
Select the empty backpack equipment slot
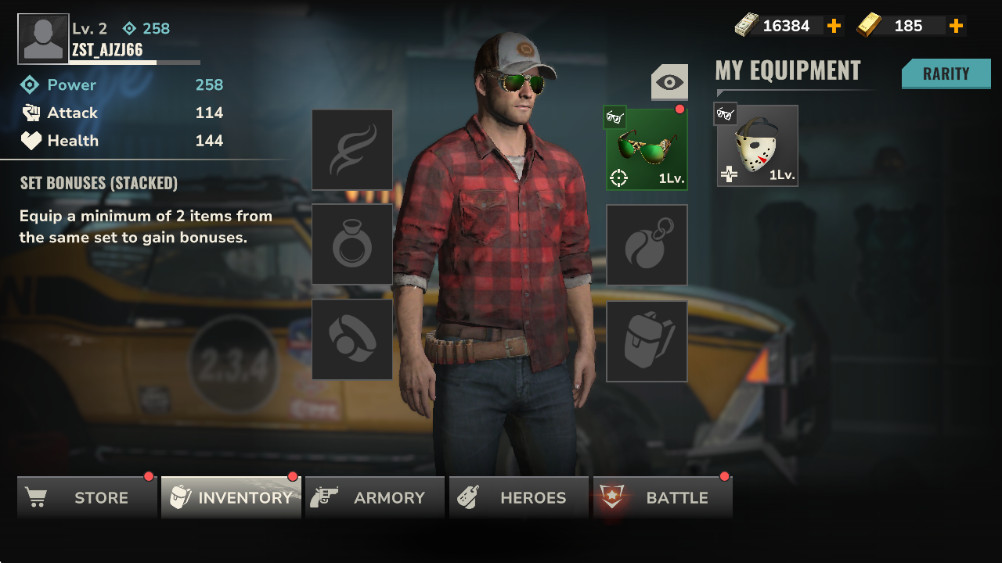tap(646, 340)
